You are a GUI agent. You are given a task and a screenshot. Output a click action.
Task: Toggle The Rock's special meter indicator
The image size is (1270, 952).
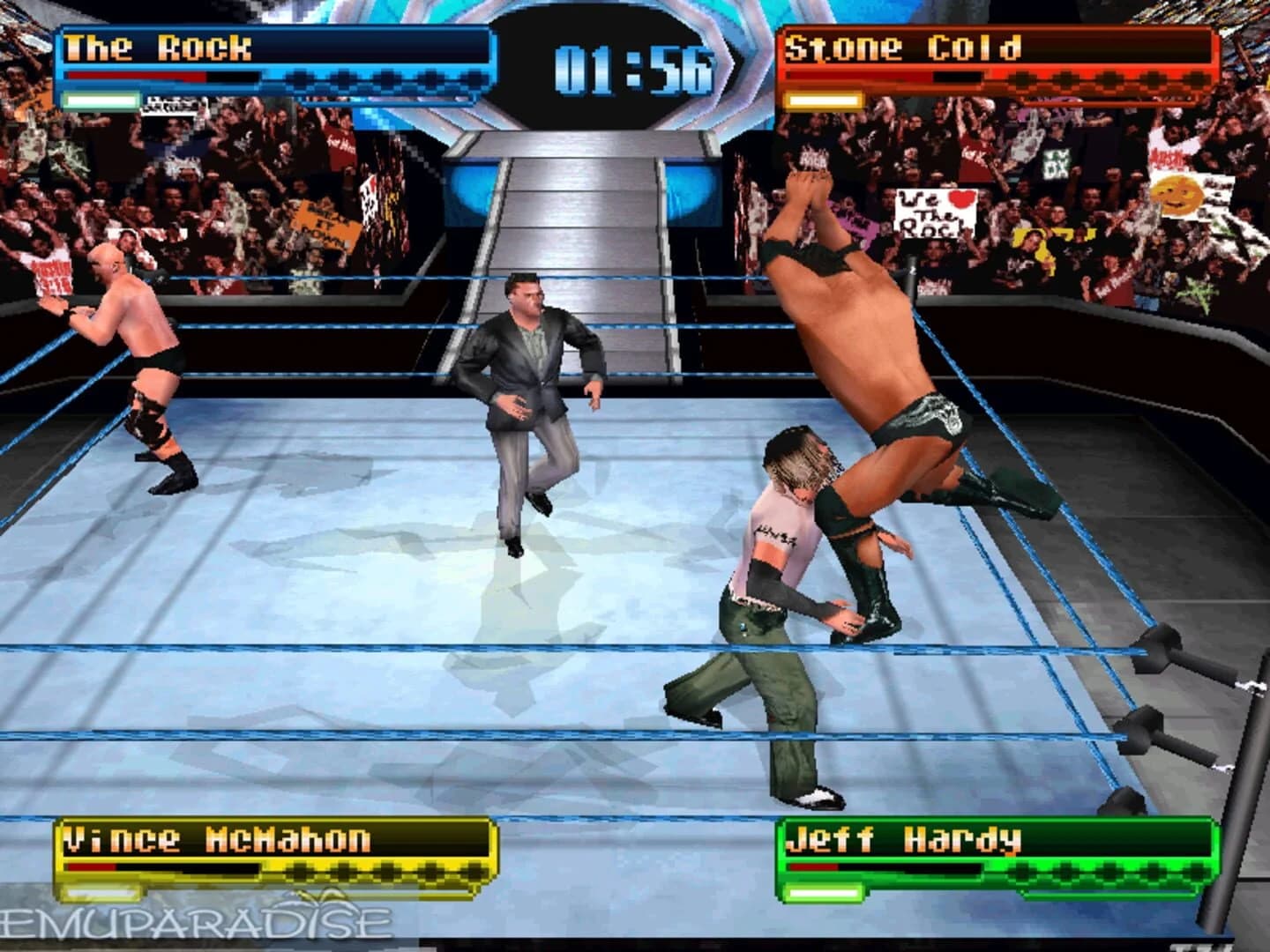click(101, 102)
